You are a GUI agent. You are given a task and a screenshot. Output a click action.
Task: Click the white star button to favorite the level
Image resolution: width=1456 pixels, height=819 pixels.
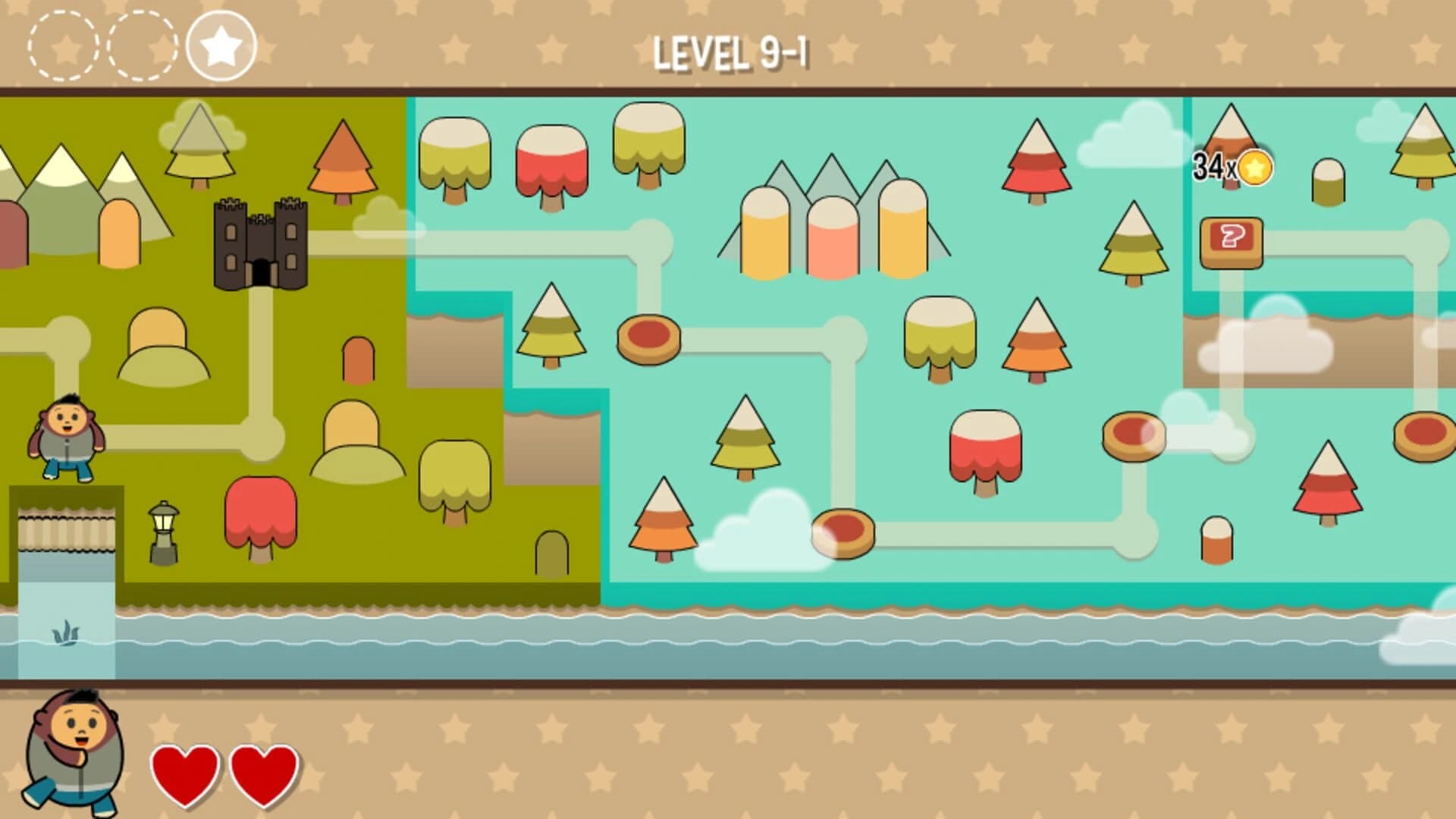pos(220,45)
